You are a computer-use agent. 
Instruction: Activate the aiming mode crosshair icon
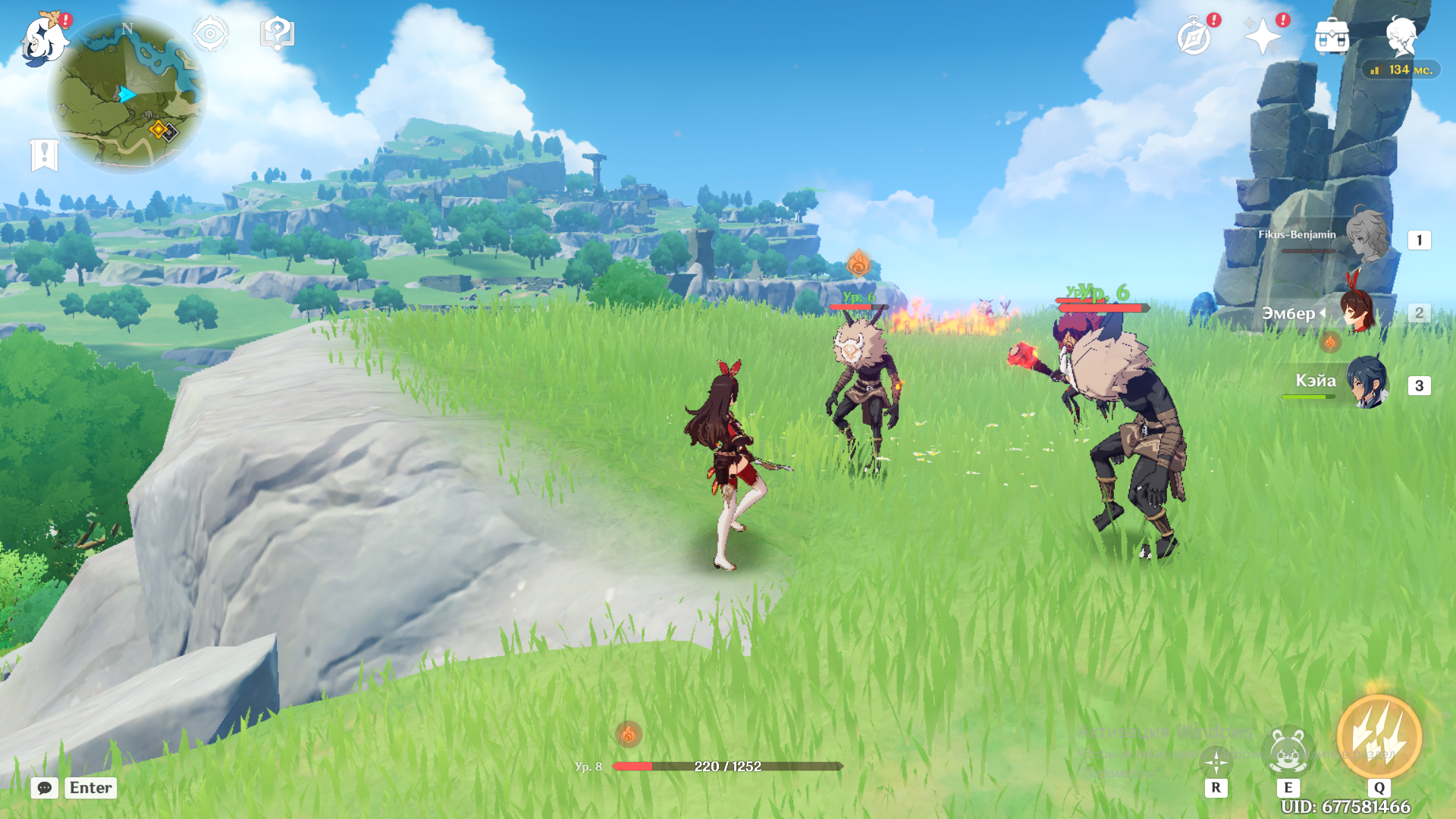click(1216, 762)
